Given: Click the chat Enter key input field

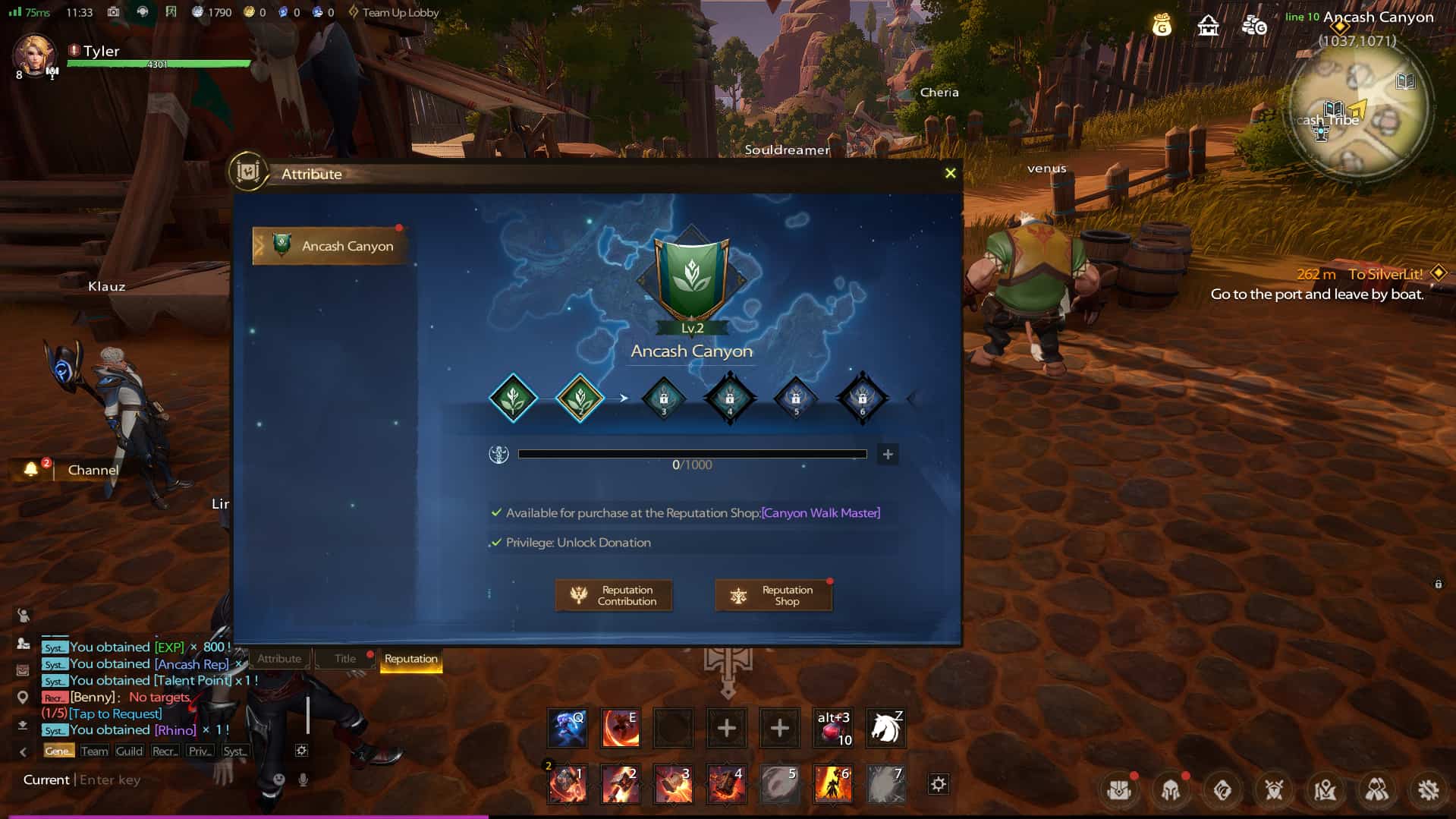Looking at the screenshot, I should coord(121,780).
